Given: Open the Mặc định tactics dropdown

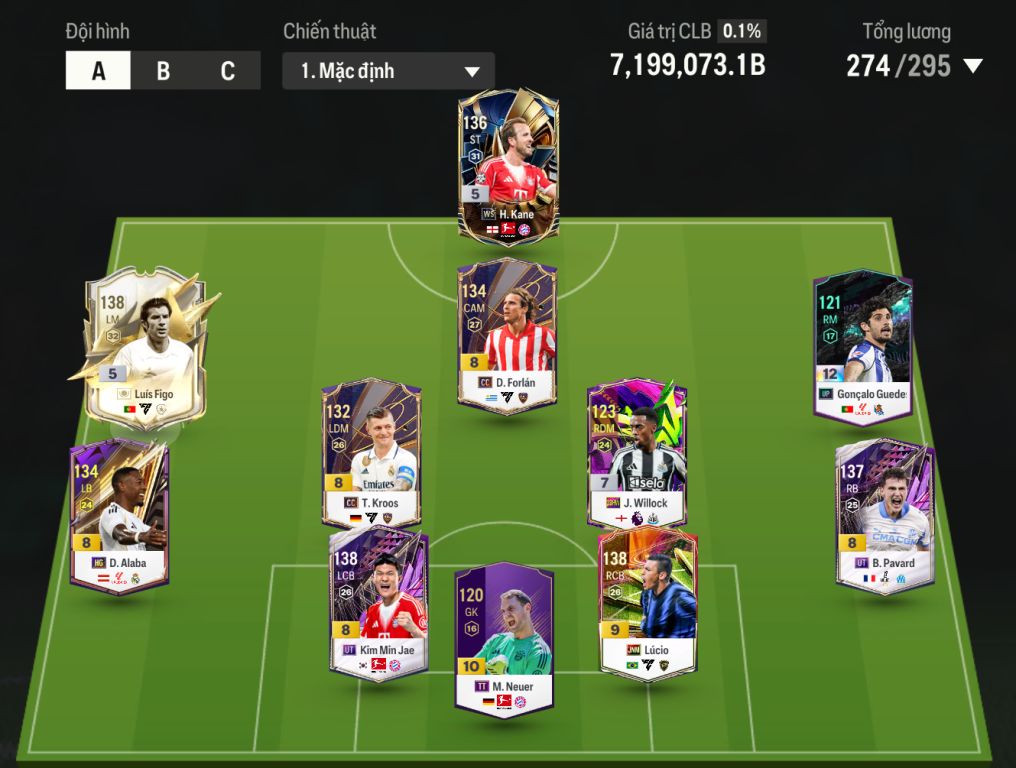Looking at the screenshot, I should click(x=388, y=72).
